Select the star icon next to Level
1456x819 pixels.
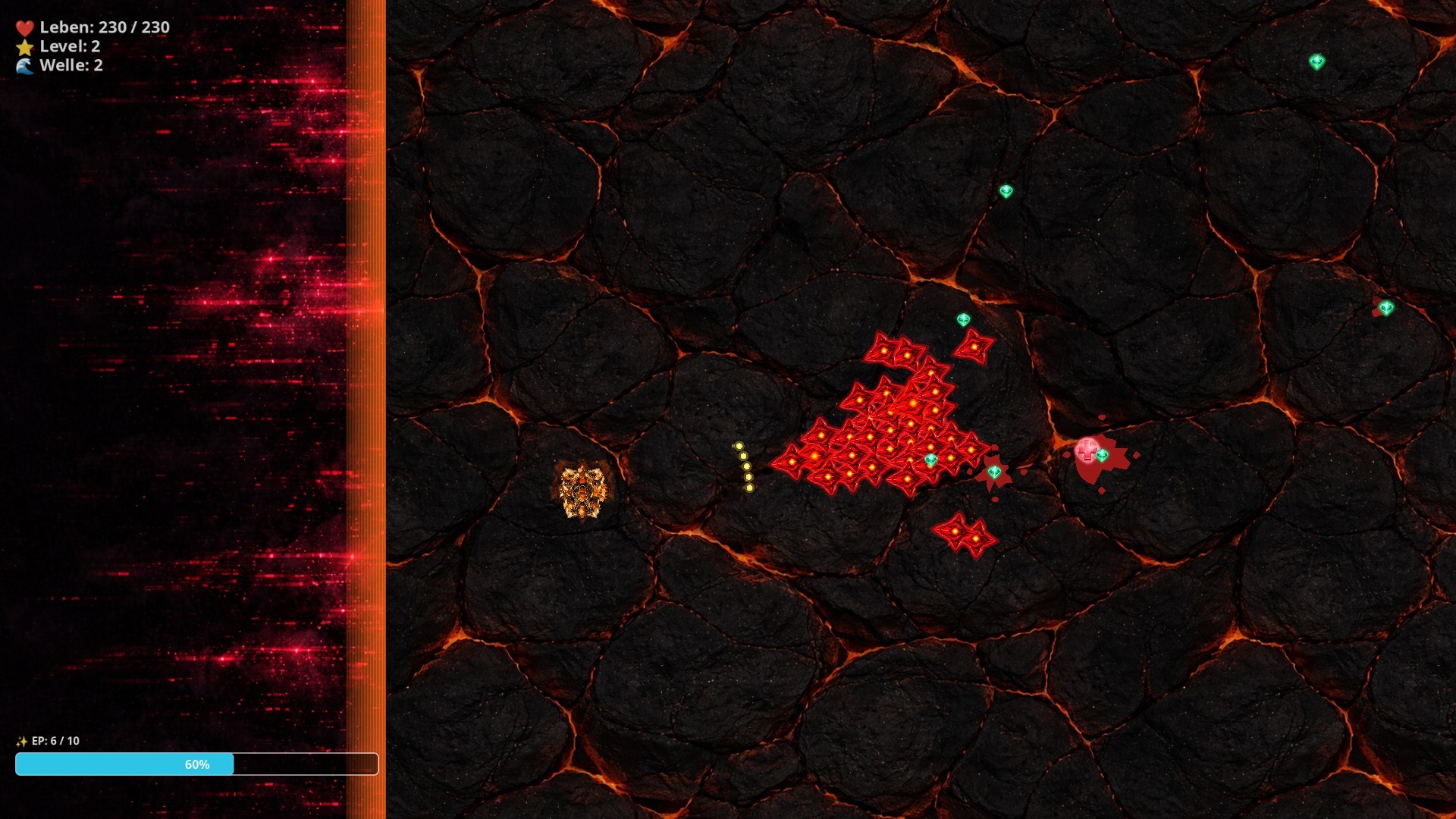(24, 46)
